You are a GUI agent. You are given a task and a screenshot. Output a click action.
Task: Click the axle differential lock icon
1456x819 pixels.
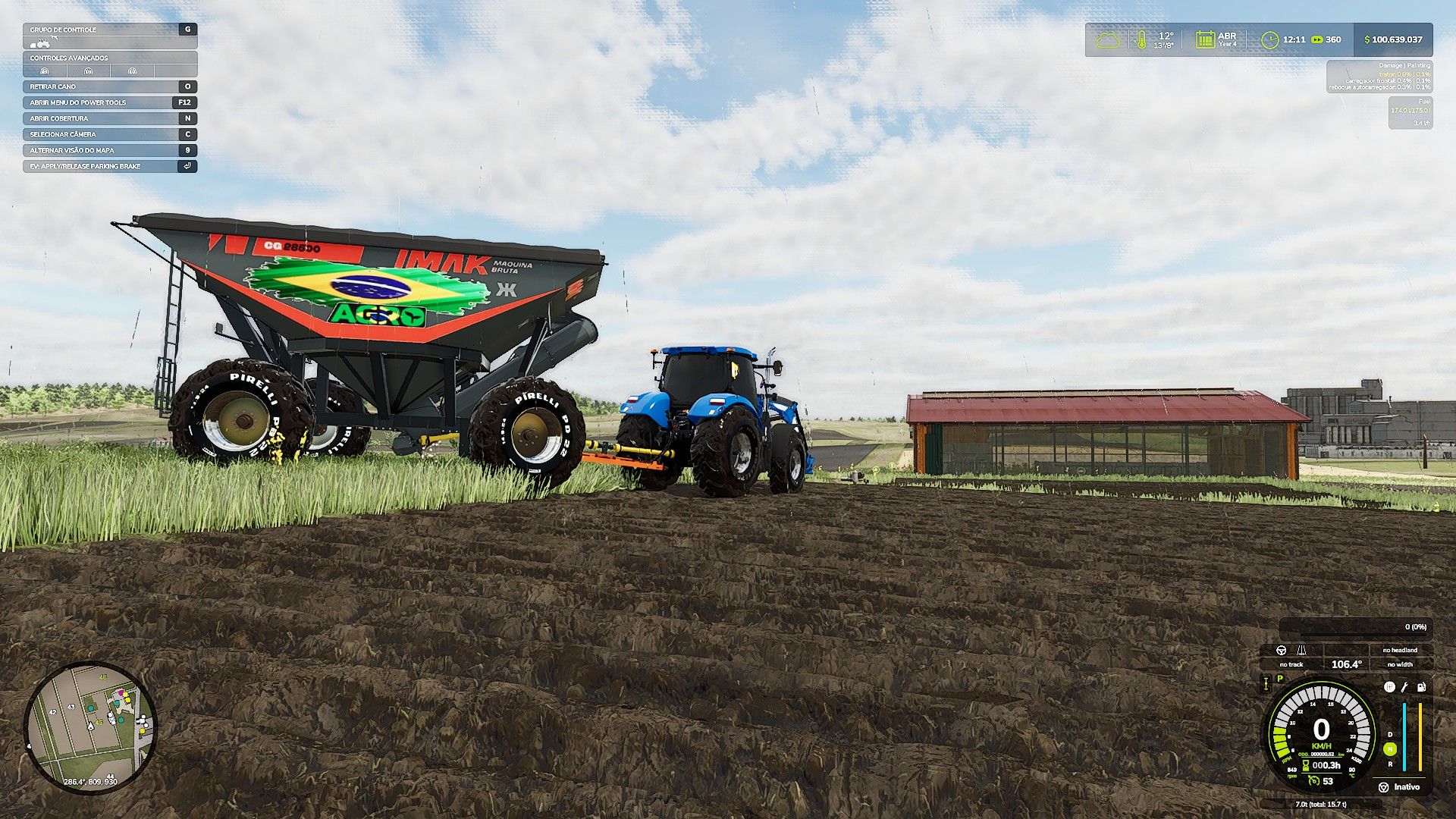[x=1266, y=684]
